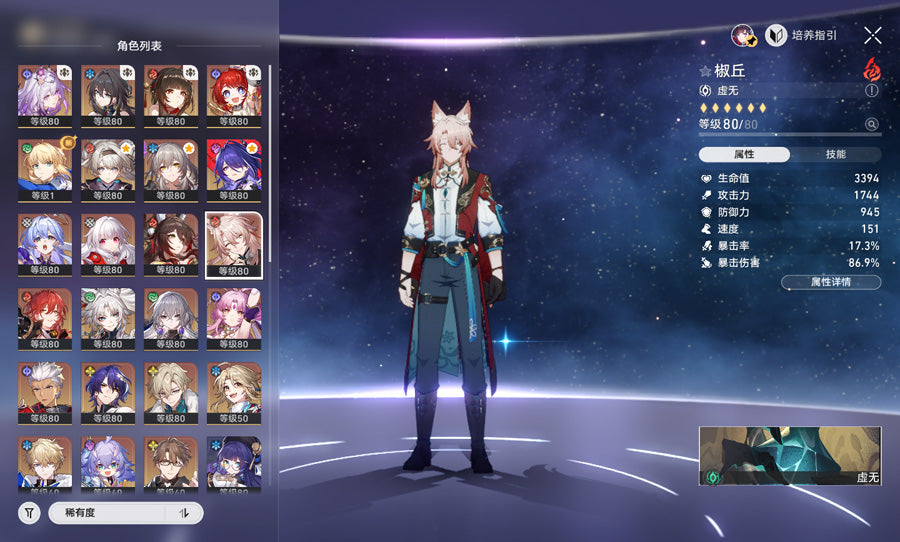Show path info via the exclamation icon
Viewport: 900px width, 542px height.
point(872,90)
